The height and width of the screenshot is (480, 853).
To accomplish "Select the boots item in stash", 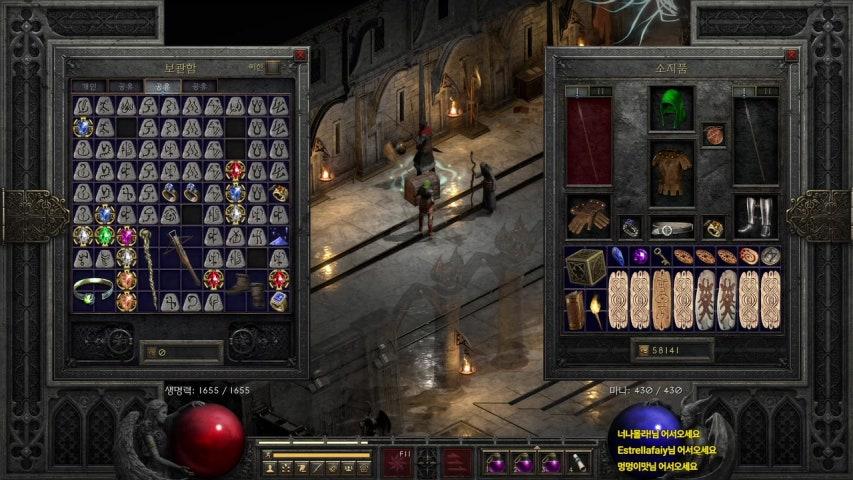I will coord(238,288).
